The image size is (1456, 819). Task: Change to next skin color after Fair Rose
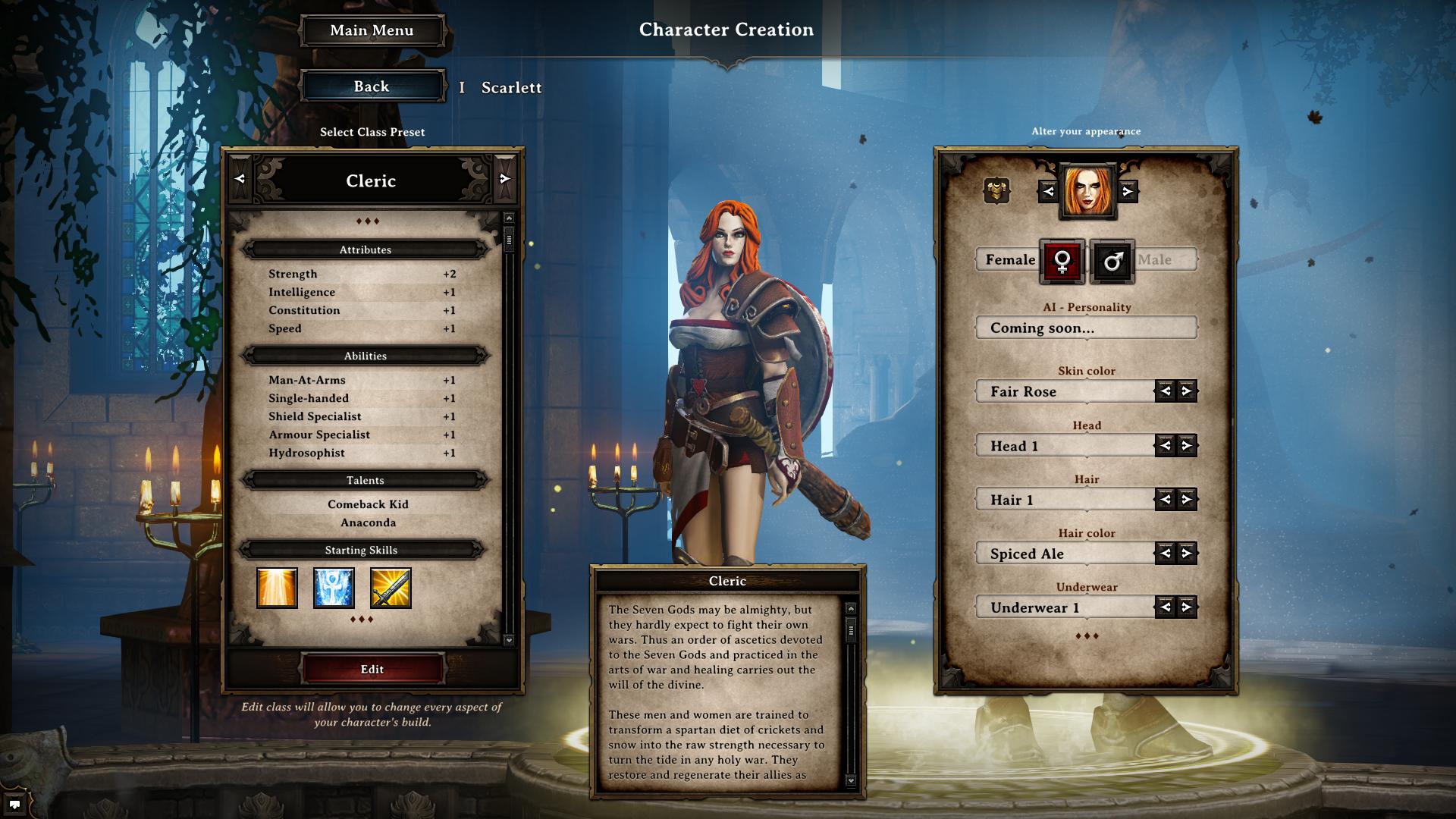pyautogui.click(x=1187, y=391)
